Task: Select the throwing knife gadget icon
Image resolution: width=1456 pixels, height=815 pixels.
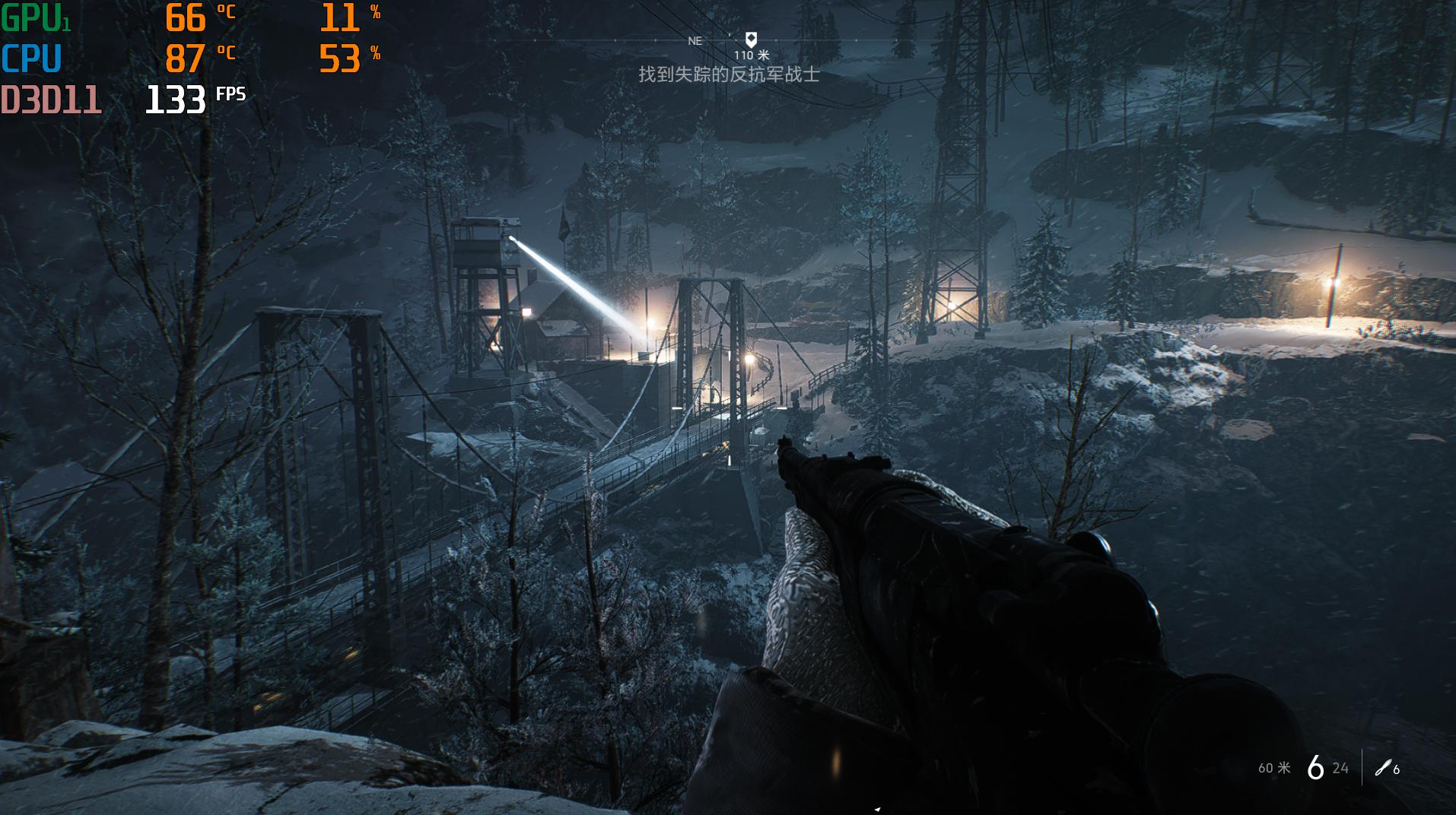Action: pos(1382,768)
